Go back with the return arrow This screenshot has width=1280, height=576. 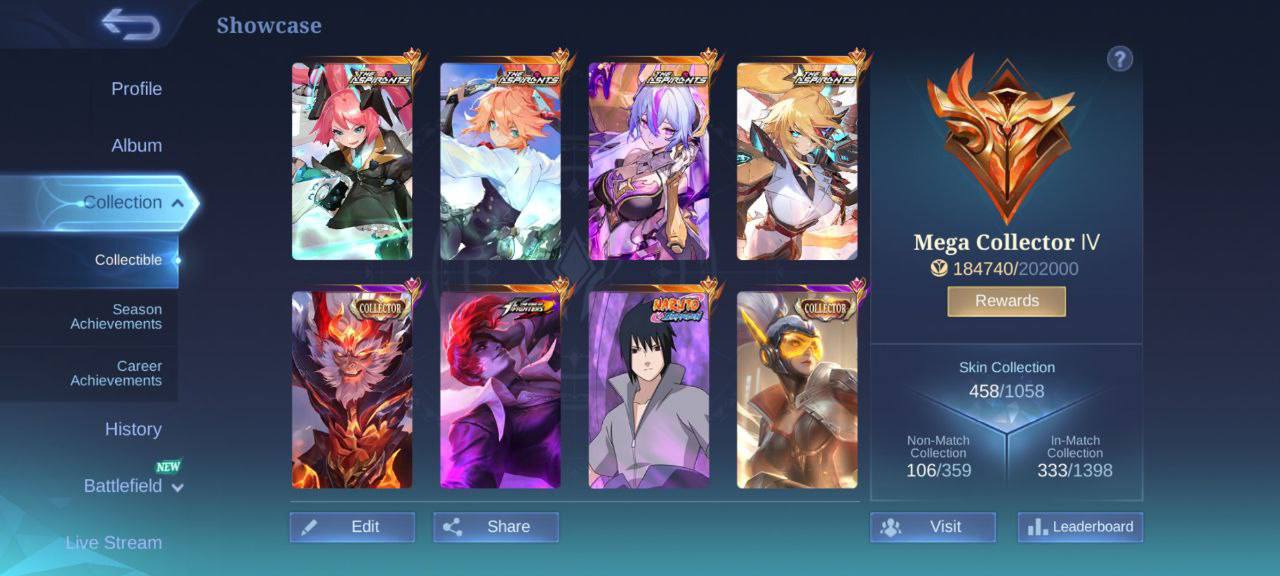tap(131, 25)
